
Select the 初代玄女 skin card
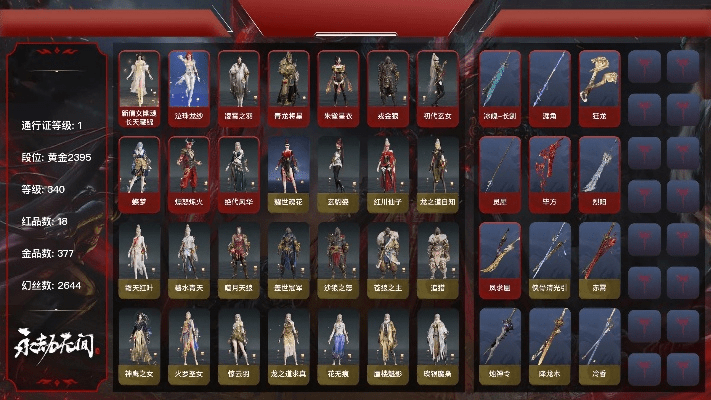pos(438,87)
